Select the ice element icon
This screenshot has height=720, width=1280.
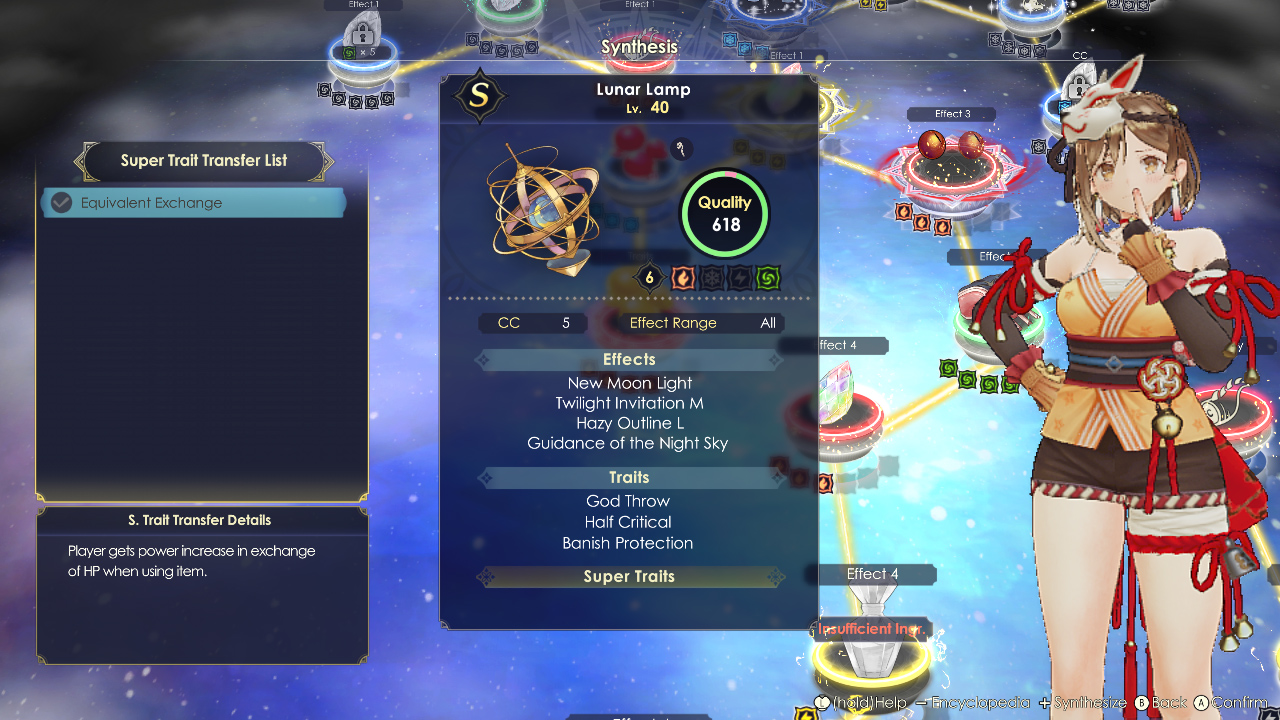pos(711,277)
